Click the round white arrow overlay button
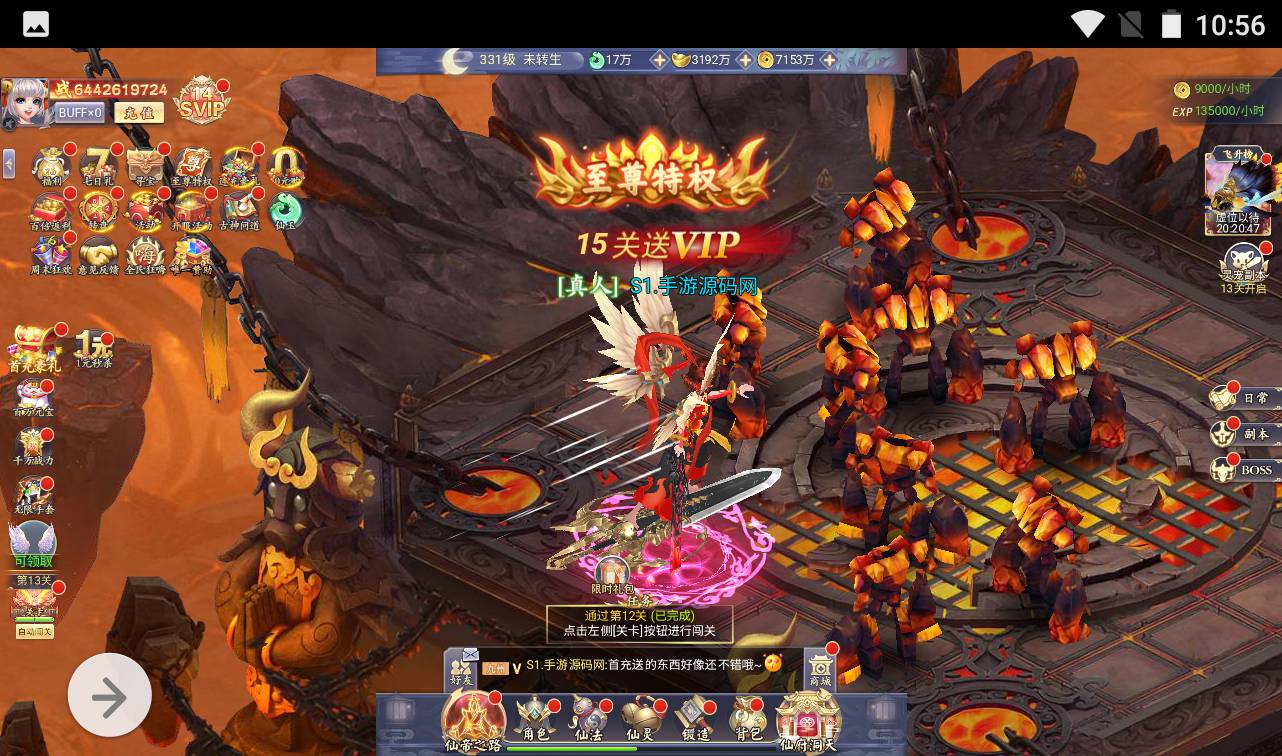Screen dimensions: 1282x756 click(110, 696)
